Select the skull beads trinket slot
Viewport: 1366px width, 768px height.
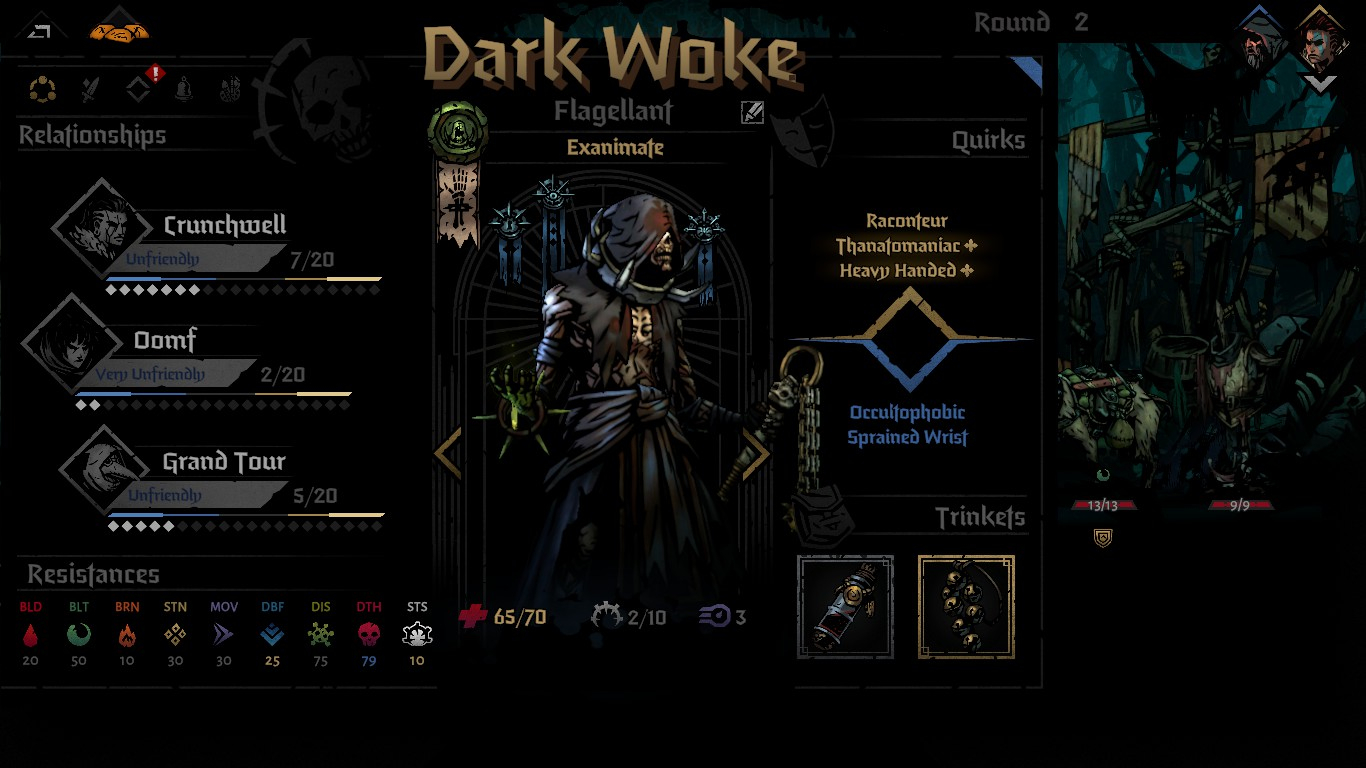click(966, 607)
